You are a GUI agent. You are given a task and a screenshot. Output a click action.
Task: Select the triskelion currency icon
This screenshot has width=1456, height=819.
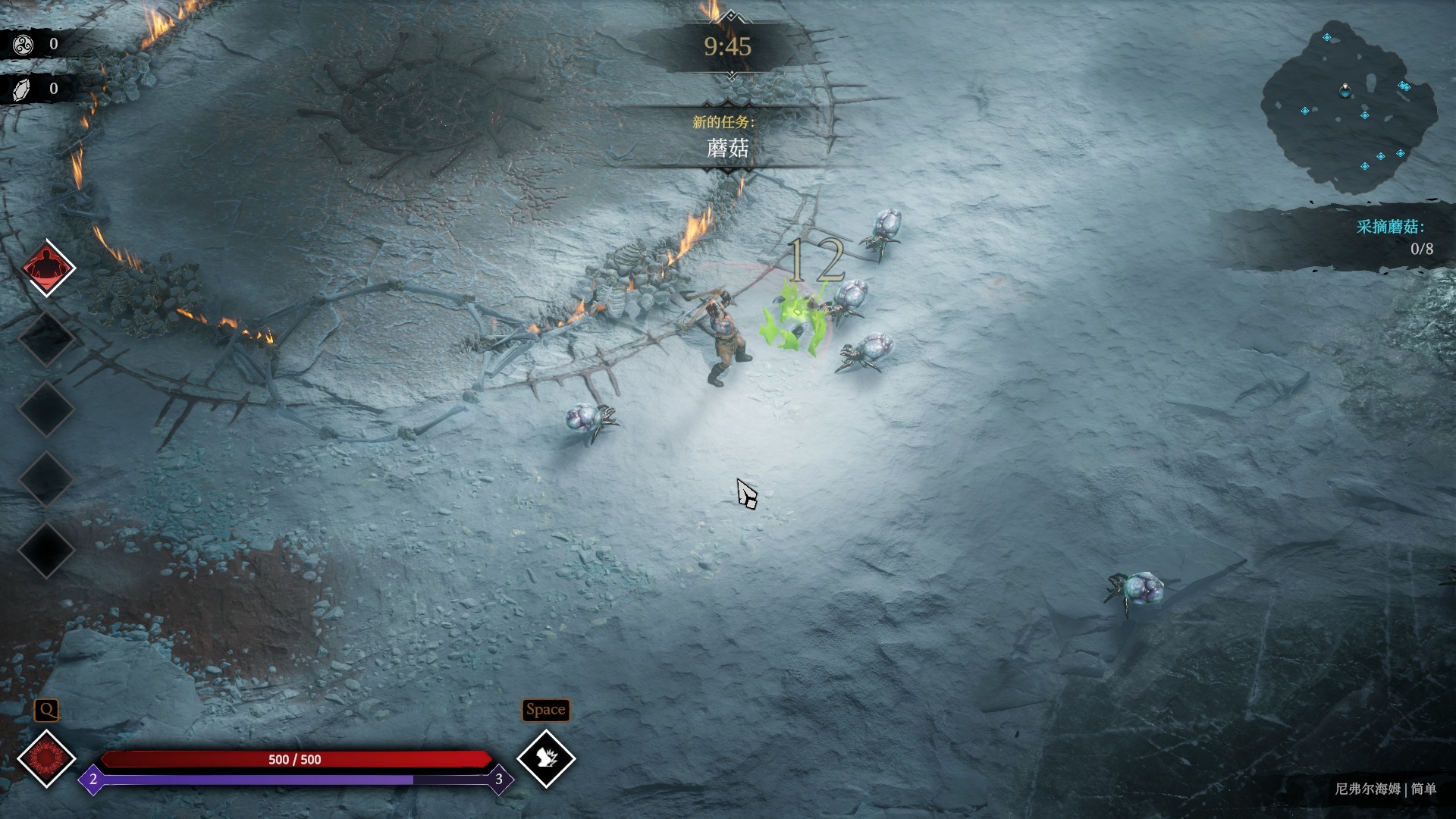(23, 45)
